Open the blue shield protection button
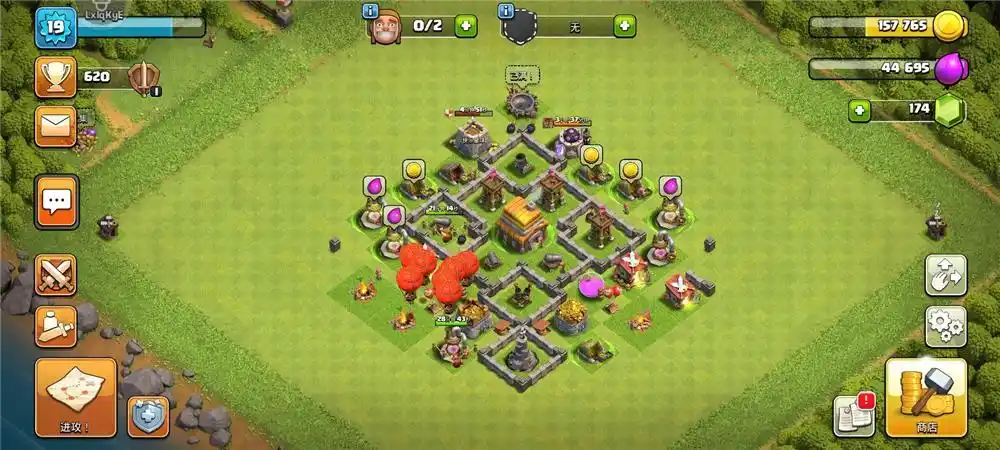This screenshot has height=450, width=1000. [147, 417]
